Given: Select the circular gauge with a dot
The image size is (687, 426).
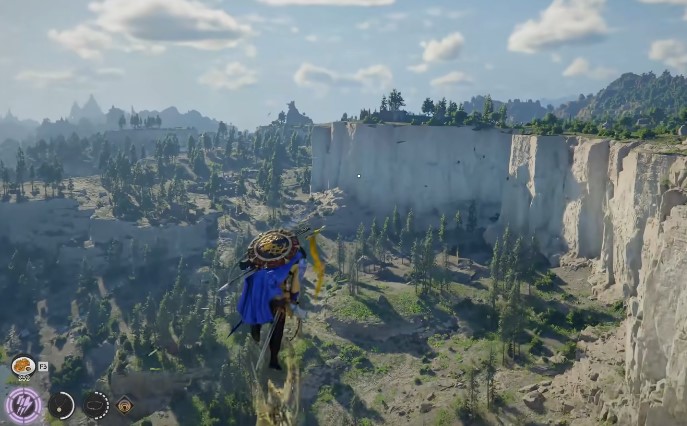Looking at the screenshot, I should (61, 405).
